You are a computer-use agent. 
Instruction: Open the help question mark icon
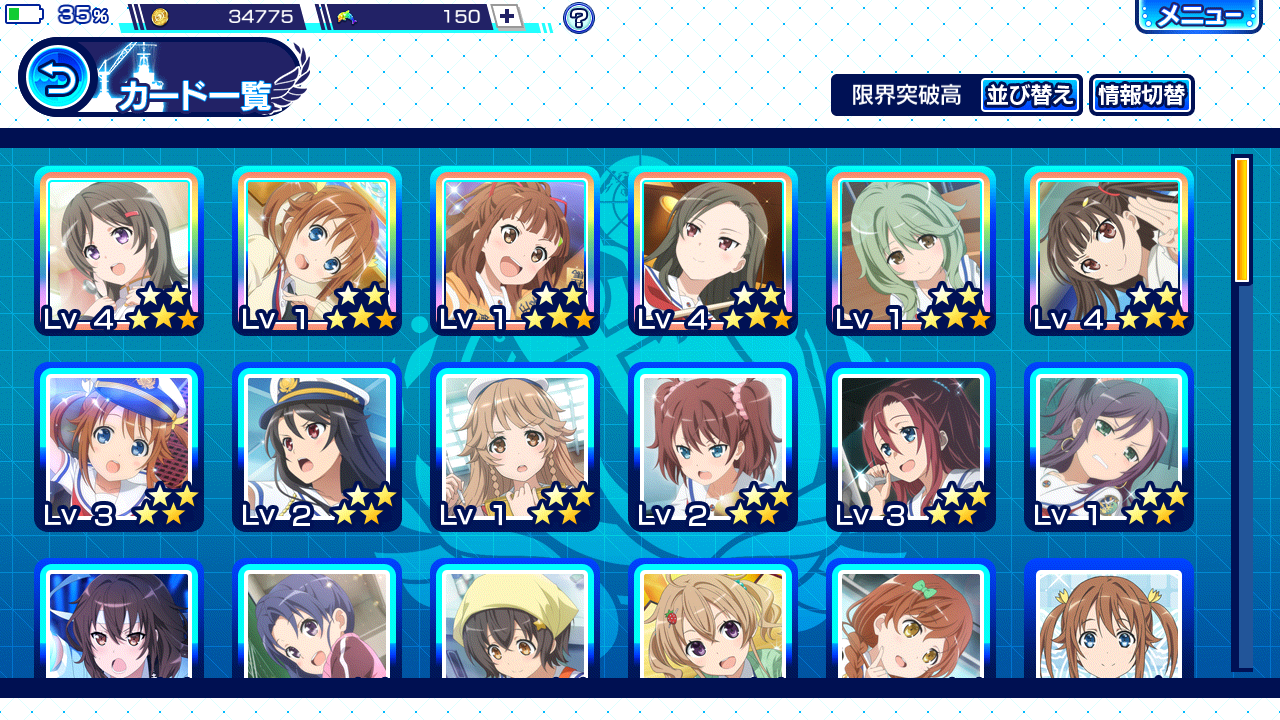[x=578, y=17]
